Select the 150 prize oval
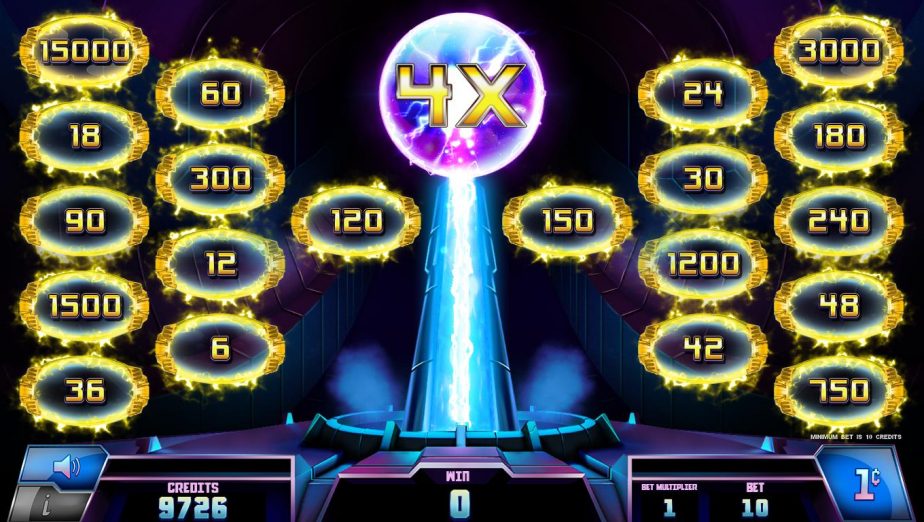Screen dimensions: 924x522 pos(567,221)
